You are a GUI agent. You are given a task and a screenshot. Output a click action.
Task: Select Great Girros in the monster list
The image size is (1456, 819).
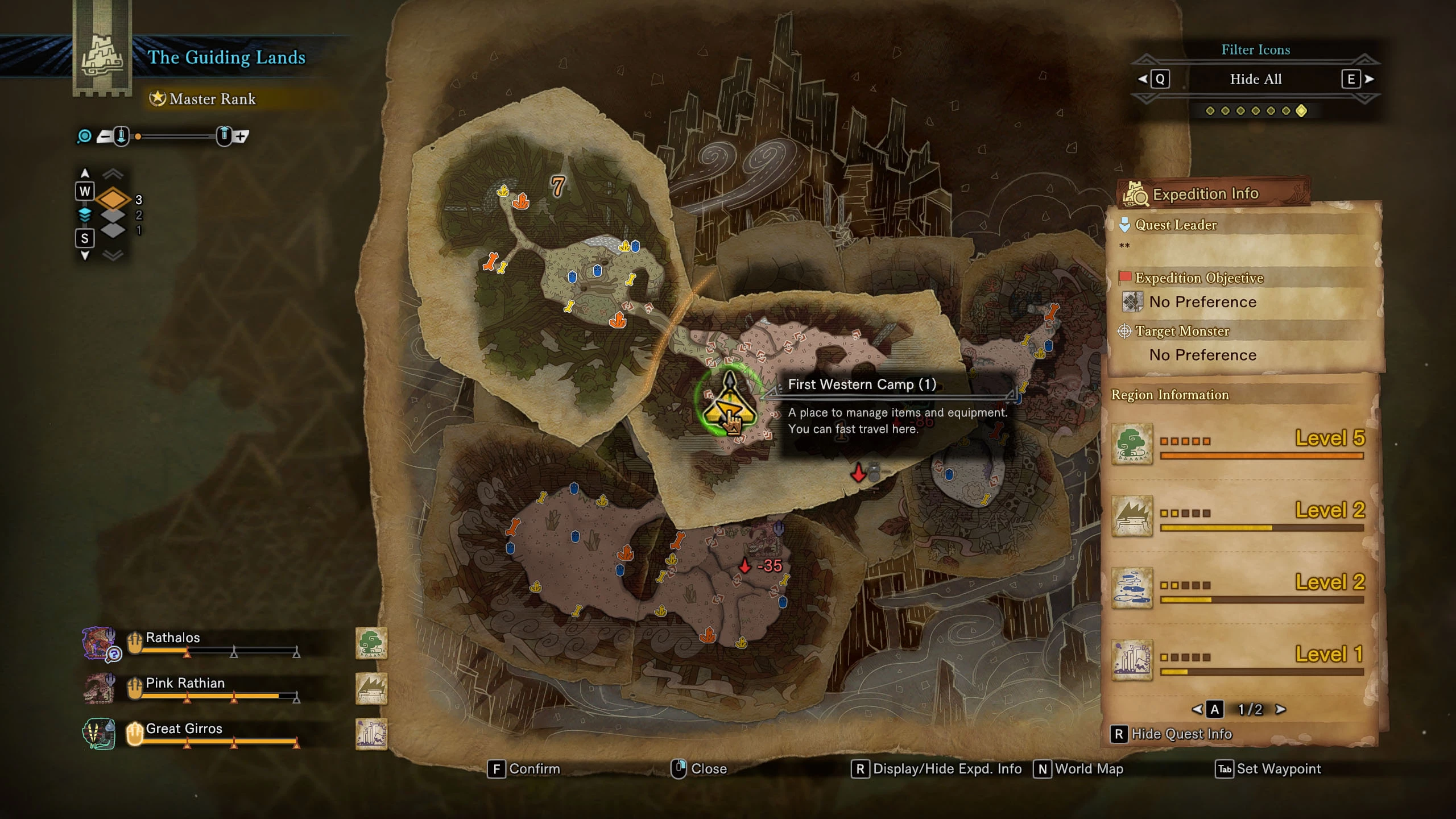pos(184,729)
